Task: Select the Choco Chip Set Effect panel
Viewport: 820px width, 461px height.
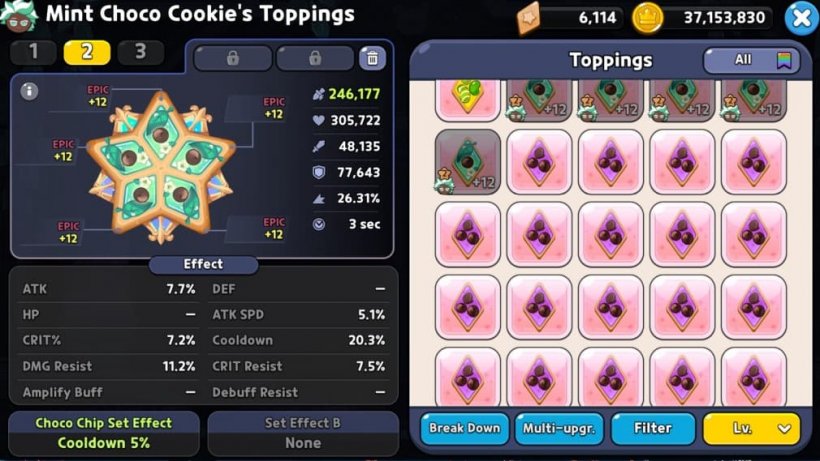Action: tap(103, 433)
